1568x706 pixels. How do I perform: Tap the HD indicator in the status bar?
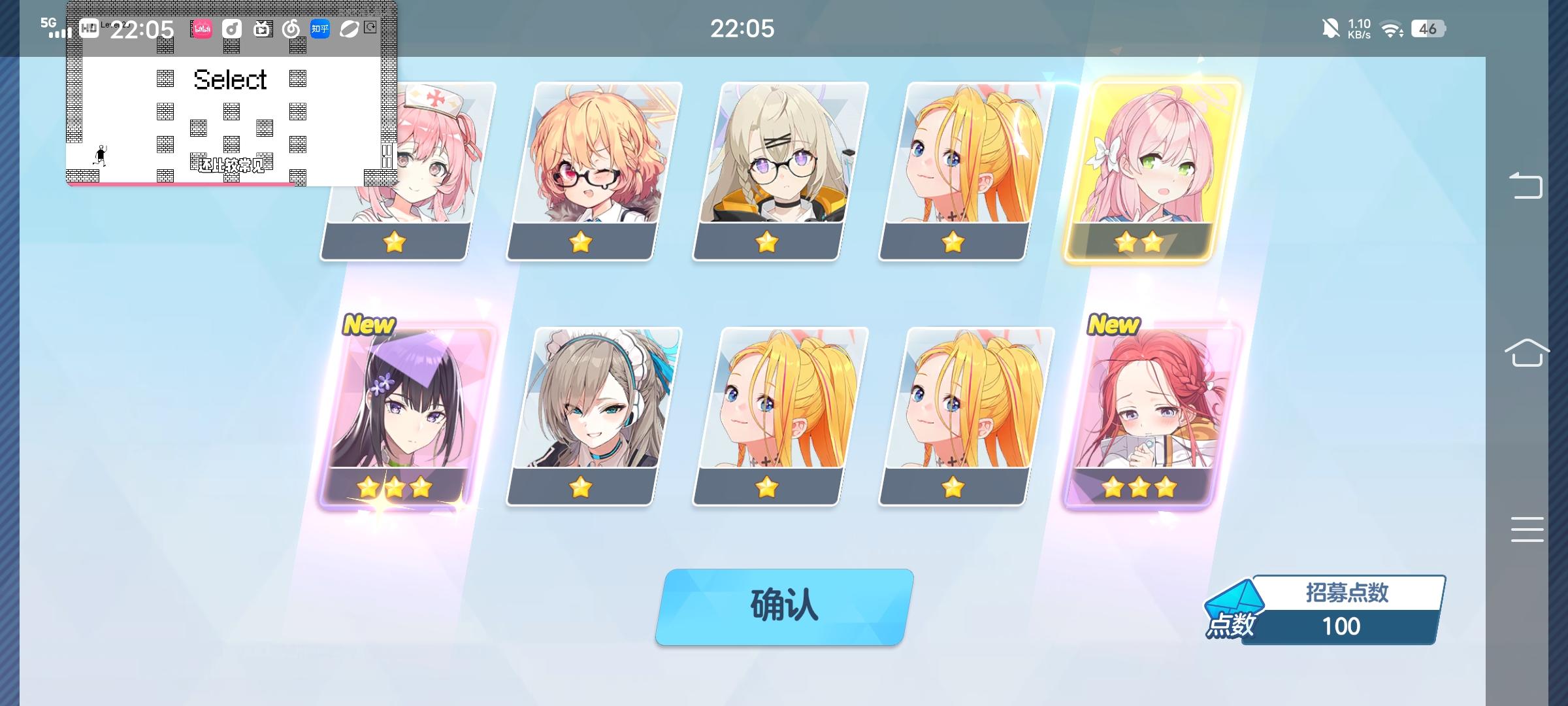(88, 28)
